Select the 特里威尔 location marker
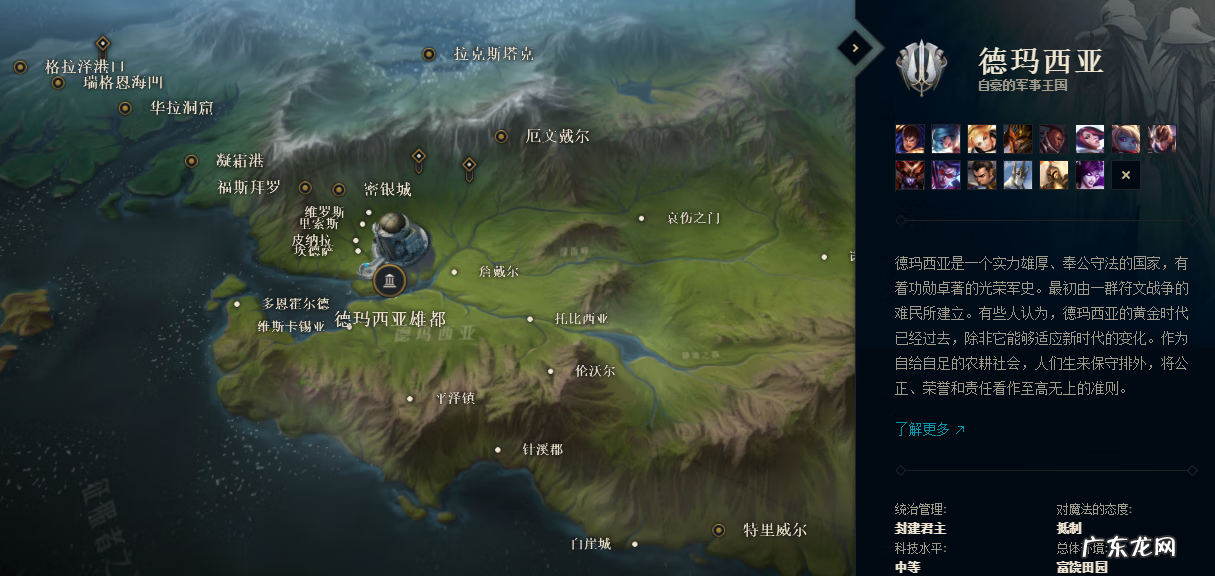Screen dimensions: 1215x576 718,530
